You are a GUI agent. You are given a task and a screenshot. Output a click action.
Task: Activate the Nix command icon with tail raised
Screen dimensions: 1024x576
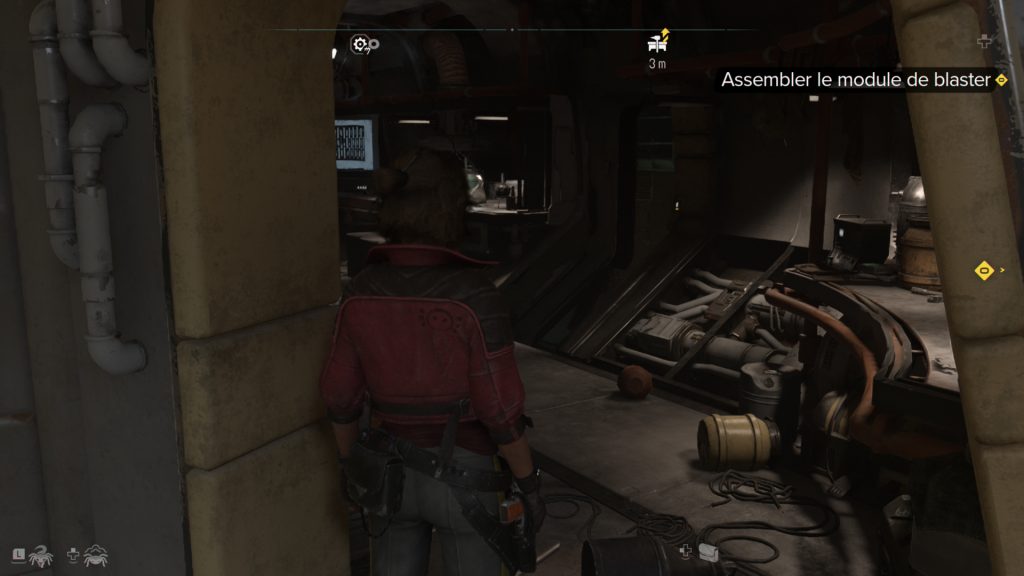(40, 555)
